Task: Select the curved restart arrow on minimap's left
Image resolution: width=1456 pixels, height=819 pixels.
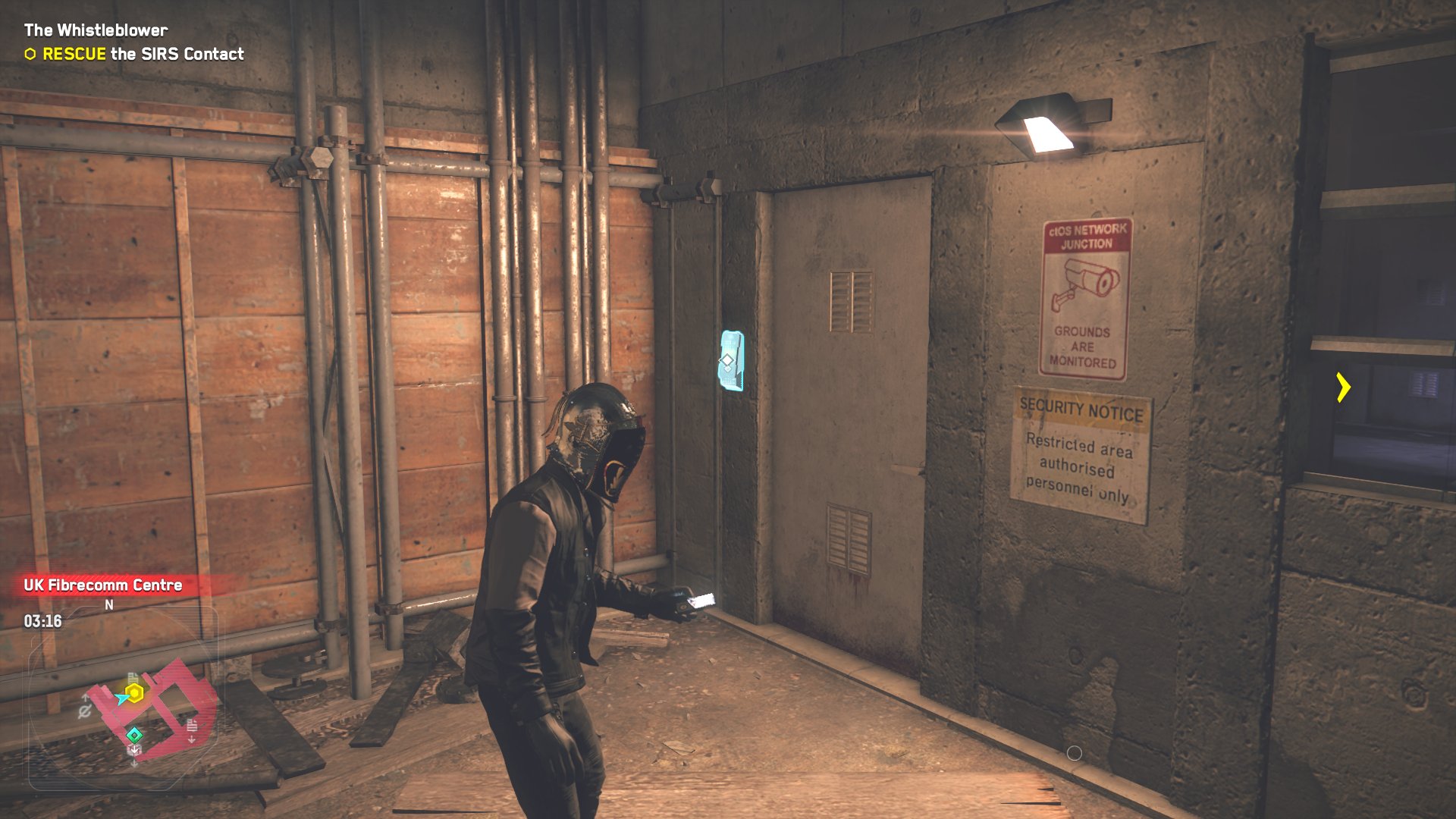Action: tap(85, 710)
